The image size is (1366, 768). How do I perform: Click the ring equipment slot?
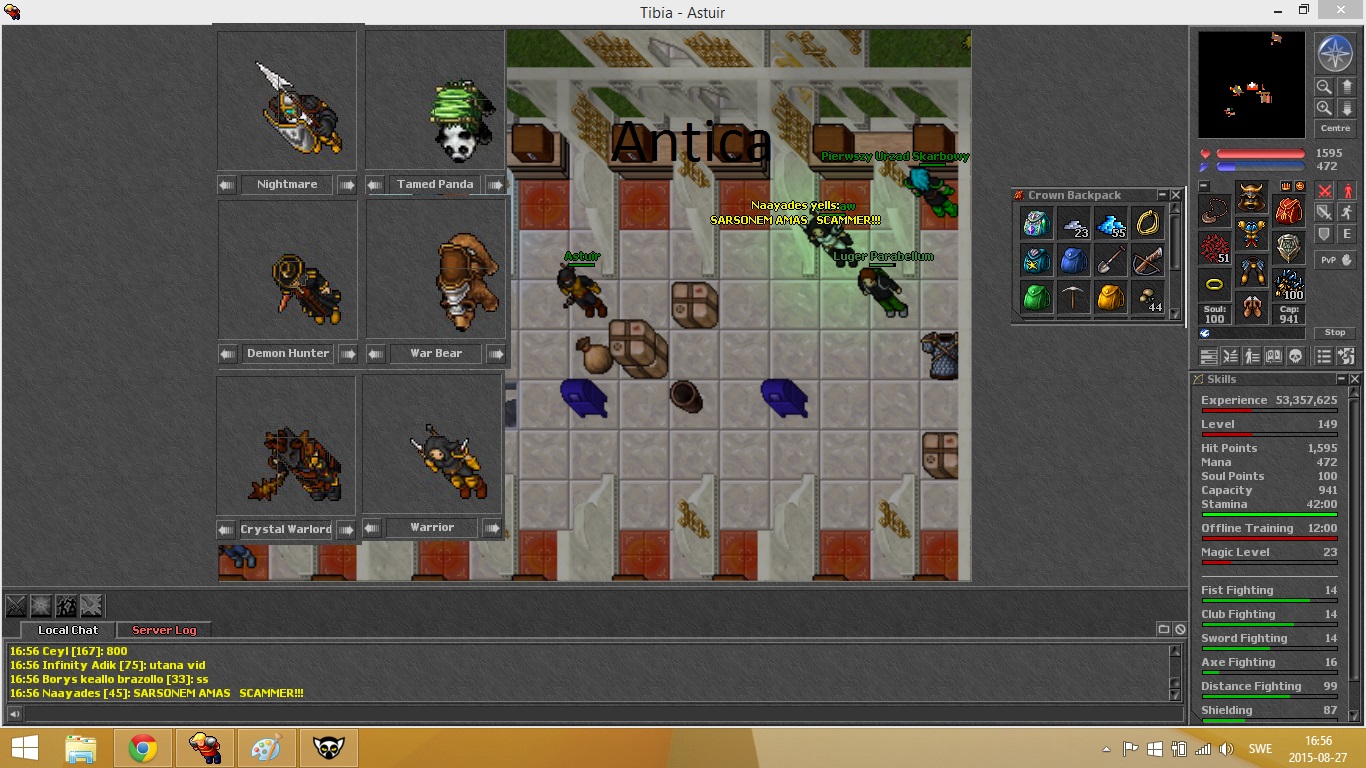click(1214, 284)
